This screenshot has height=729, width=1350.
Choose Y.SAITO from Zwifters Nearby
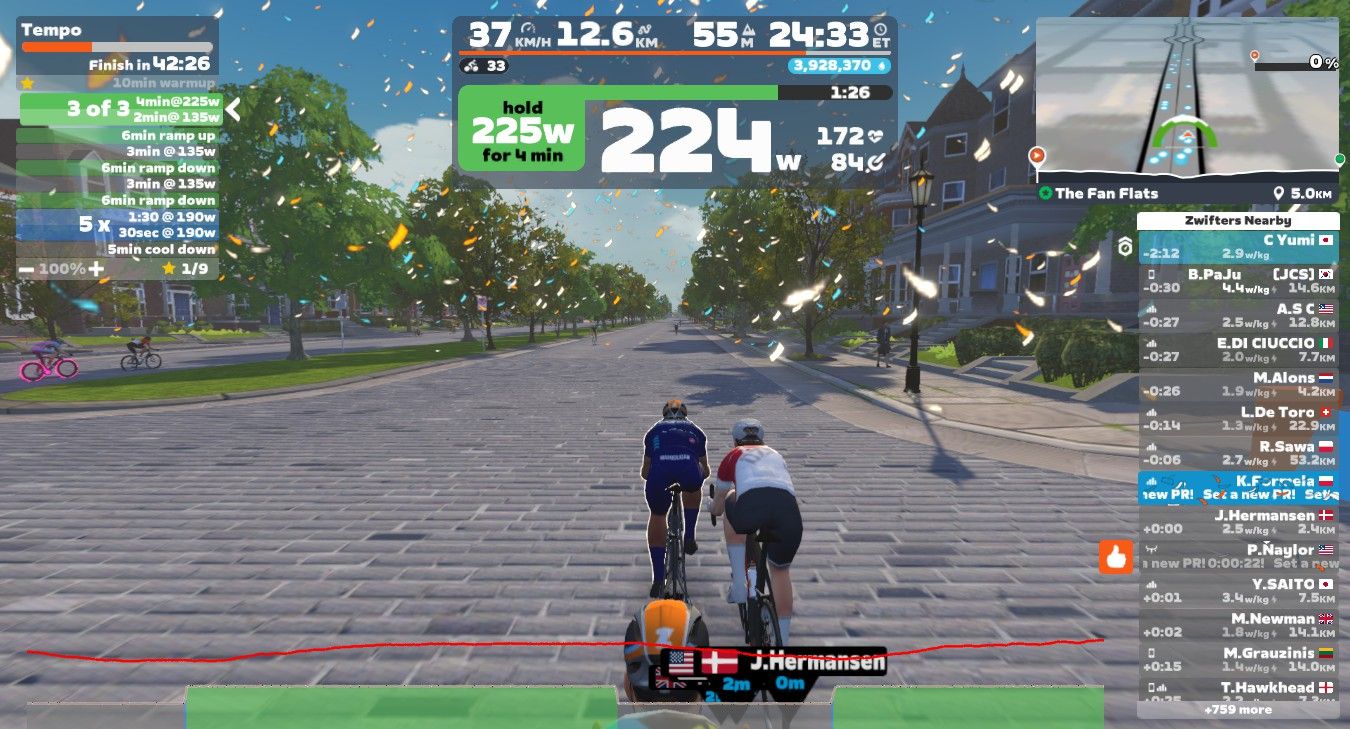click(x=1238, y=590)
